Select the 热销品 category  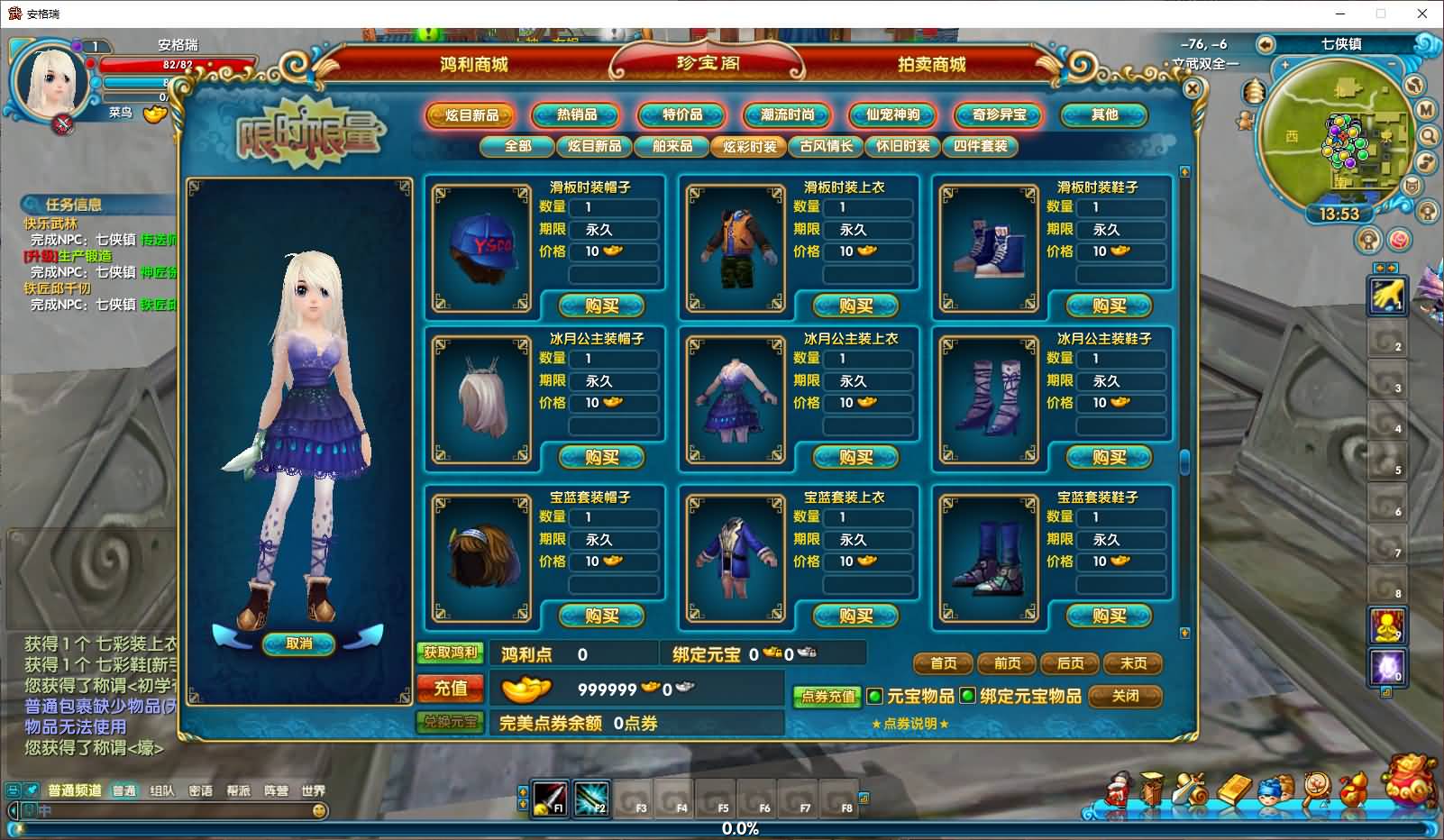pos(576,115)
